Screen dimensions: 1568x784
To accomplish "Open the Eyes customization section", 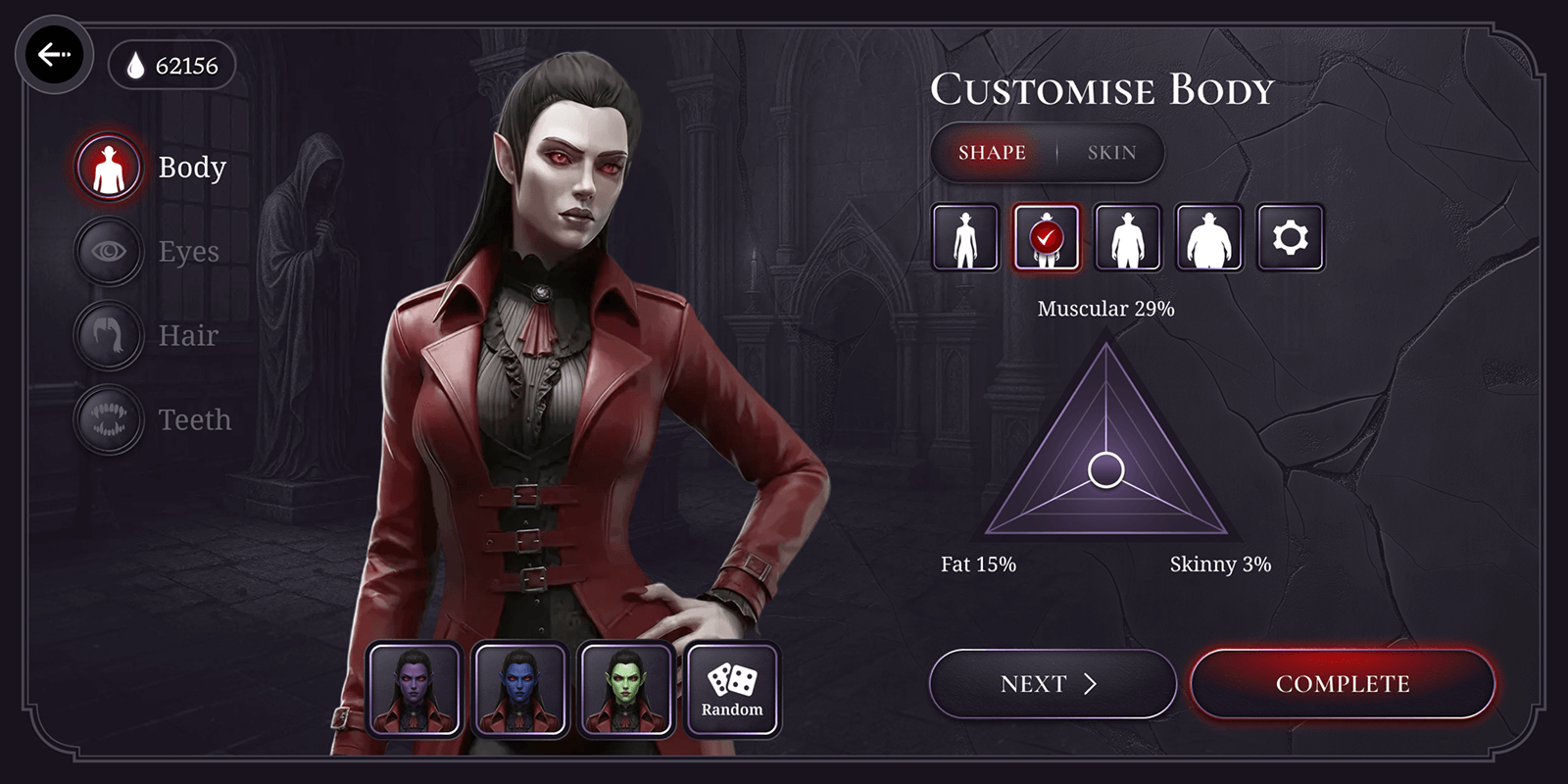I will [x=108, y=251].
